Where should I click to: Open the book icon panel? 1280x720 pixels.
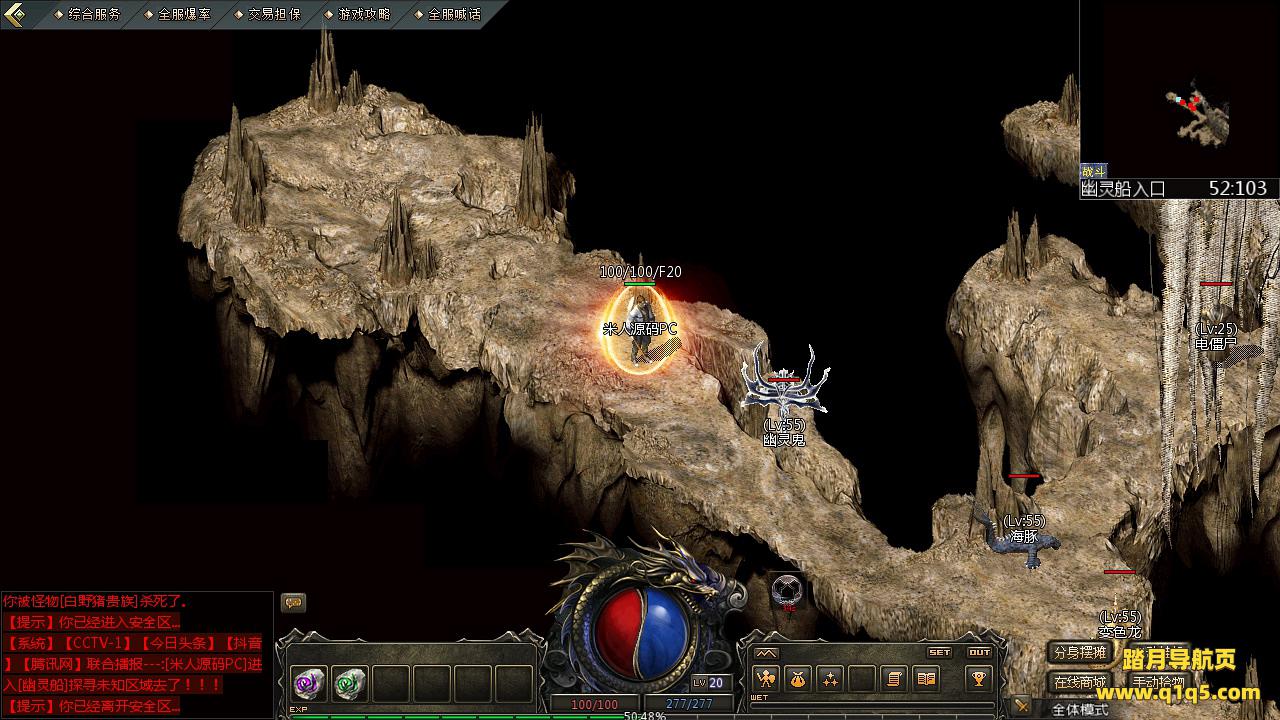(927, 679)
